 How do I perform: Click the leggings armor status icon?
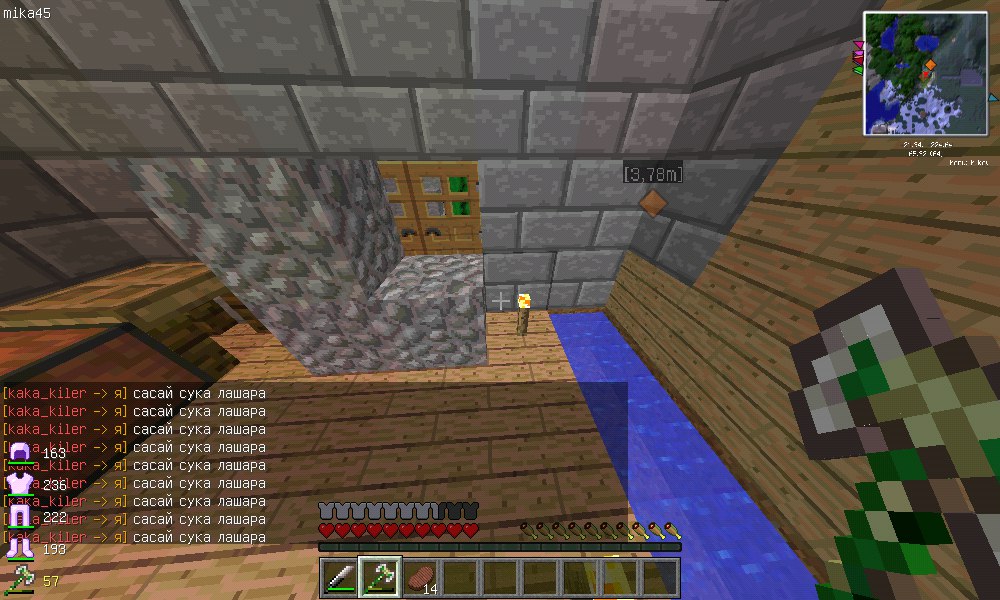[x=19, y=517]
